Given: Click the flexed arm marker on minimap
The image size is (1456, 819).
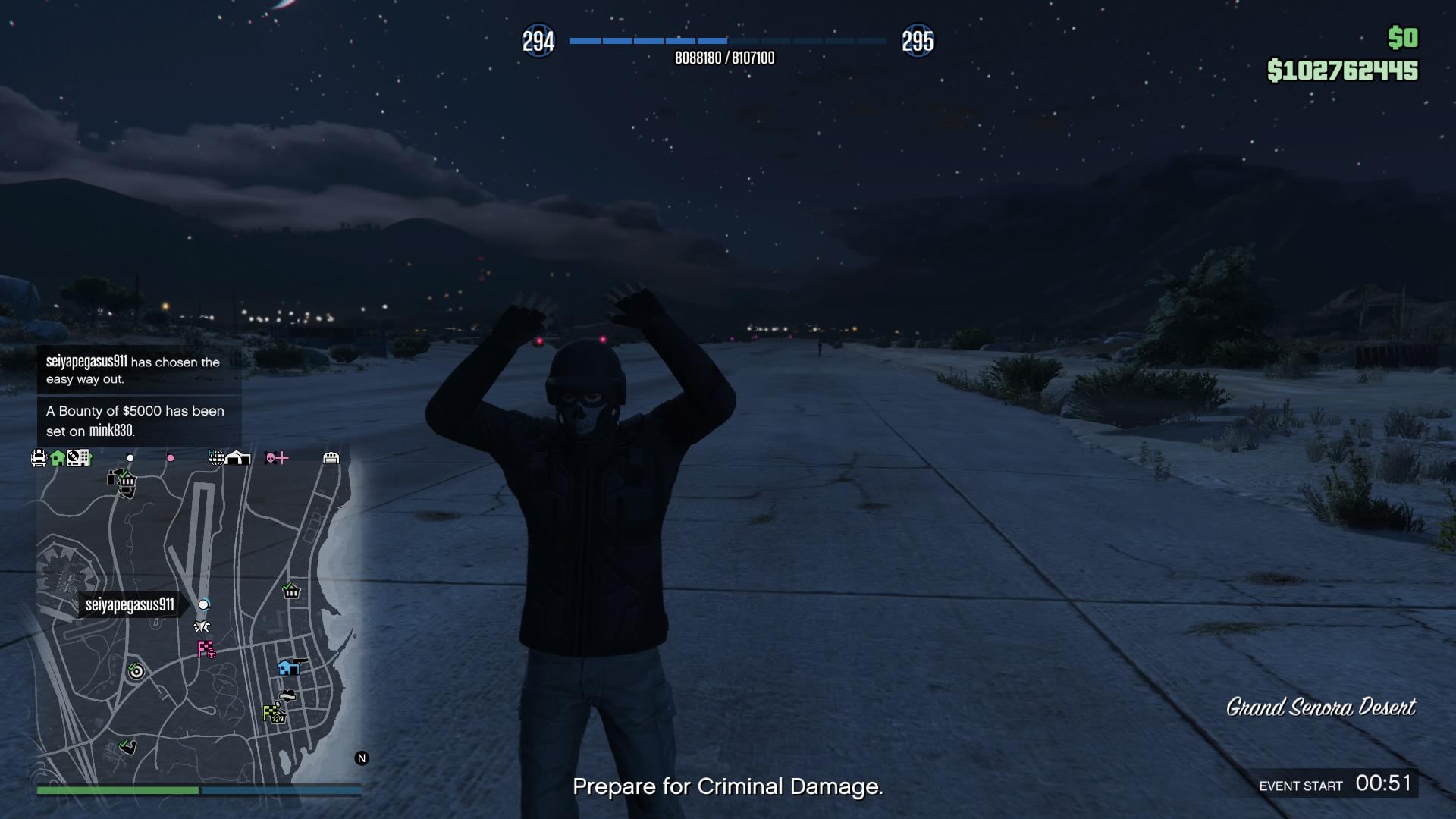Looking at the screenshot, I should pos(128,748).
